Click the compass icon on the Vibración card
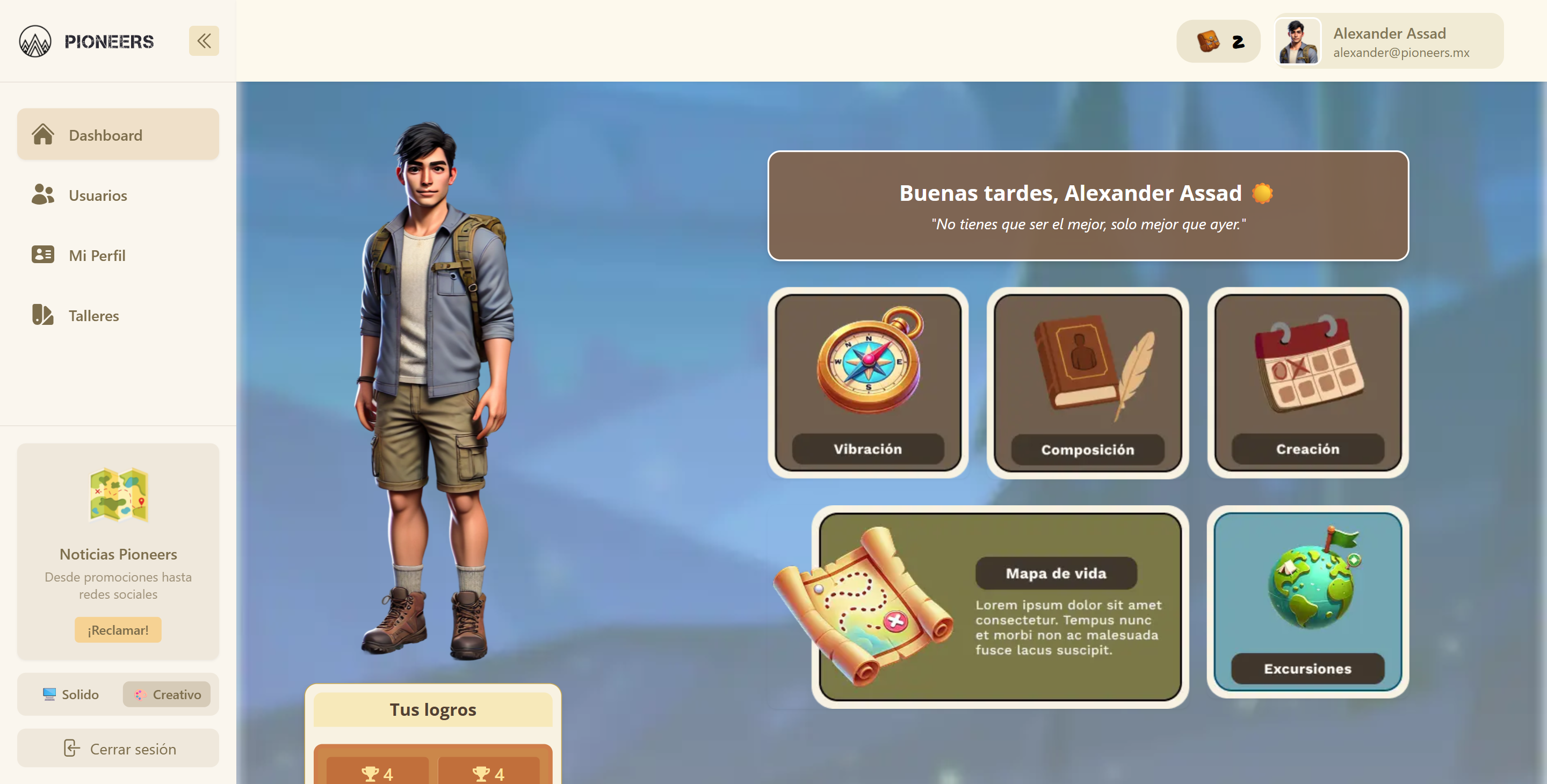Viewport: 1547px width, 784px height. pos(869,363)
